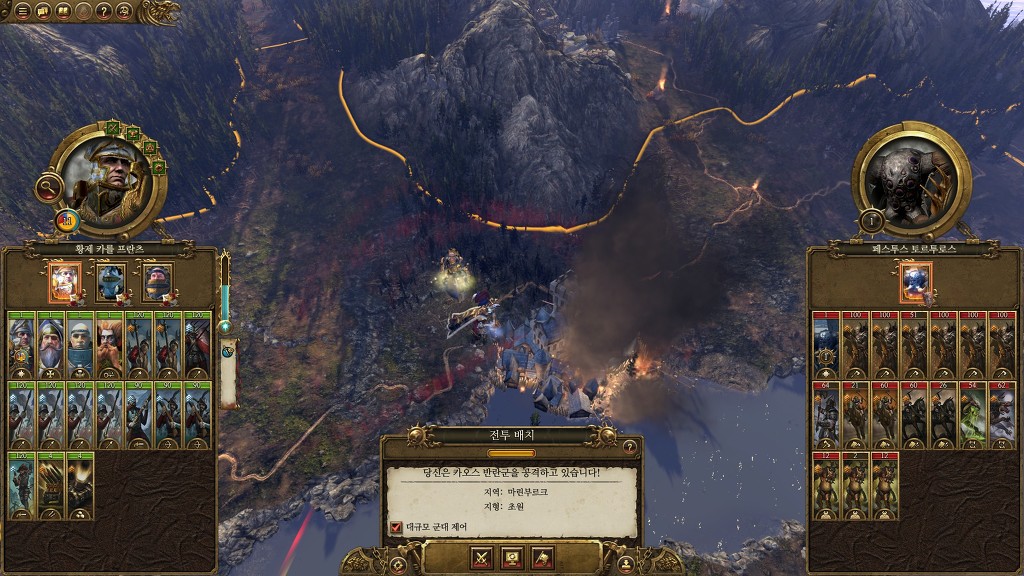Toggle the large army control checkbox
The height and width of the screenshot is (576, 1024).
pos(396,526)
